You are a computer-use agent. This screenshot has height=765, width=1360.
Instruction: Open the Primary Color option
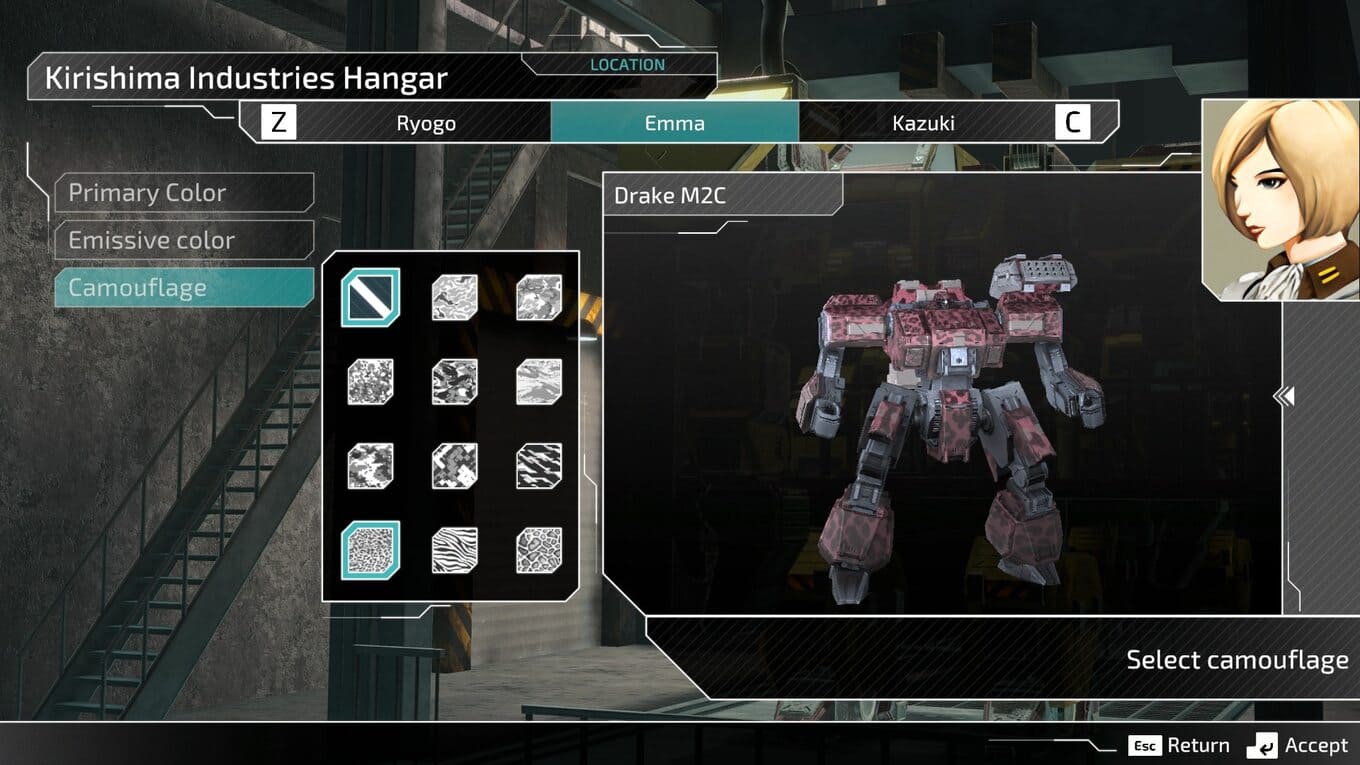[x=184, y=193]
